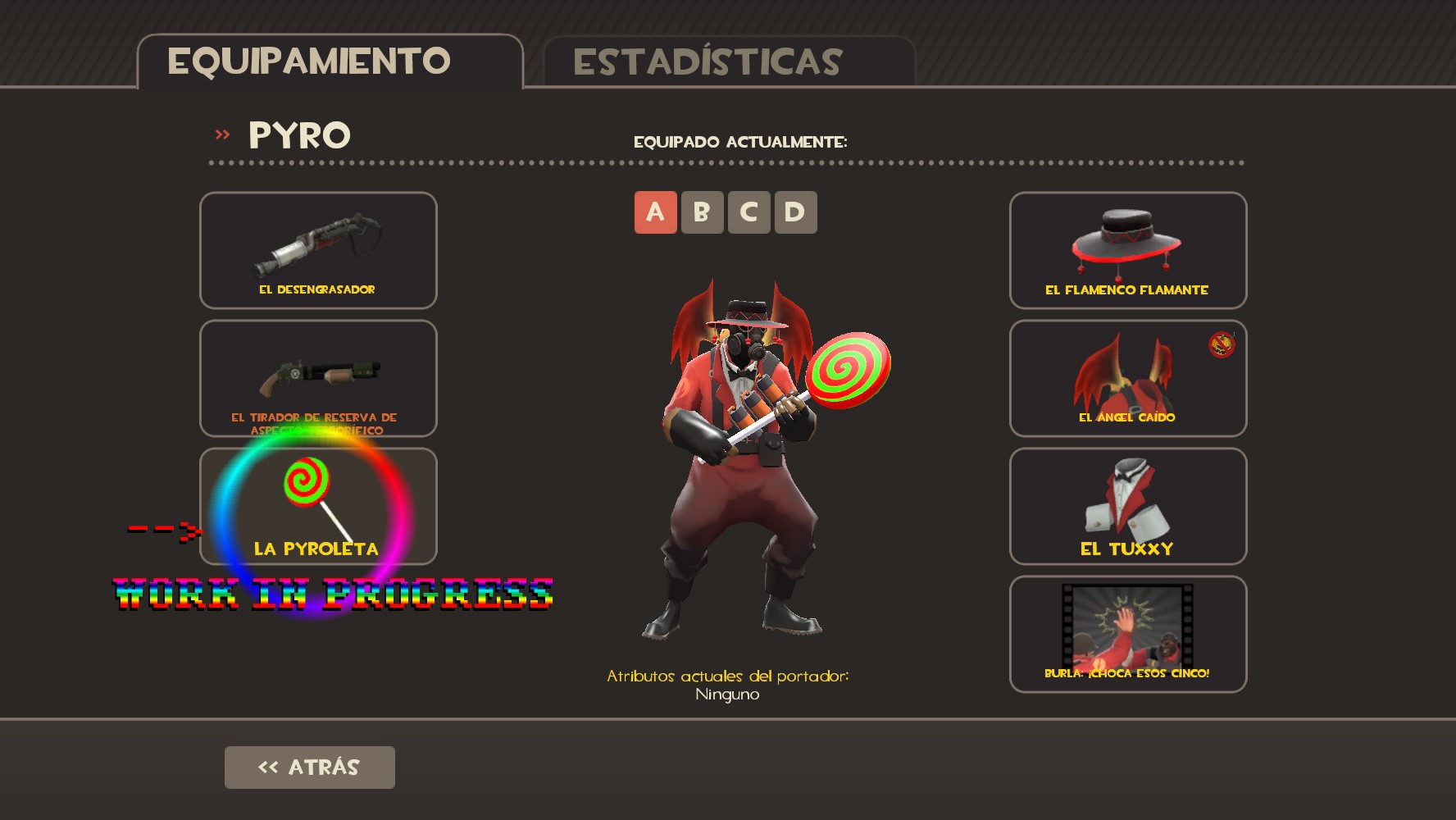Screen dimensions: 1456x820
Task: Expand the Pyro class header
Action: [x=298, y=134]
